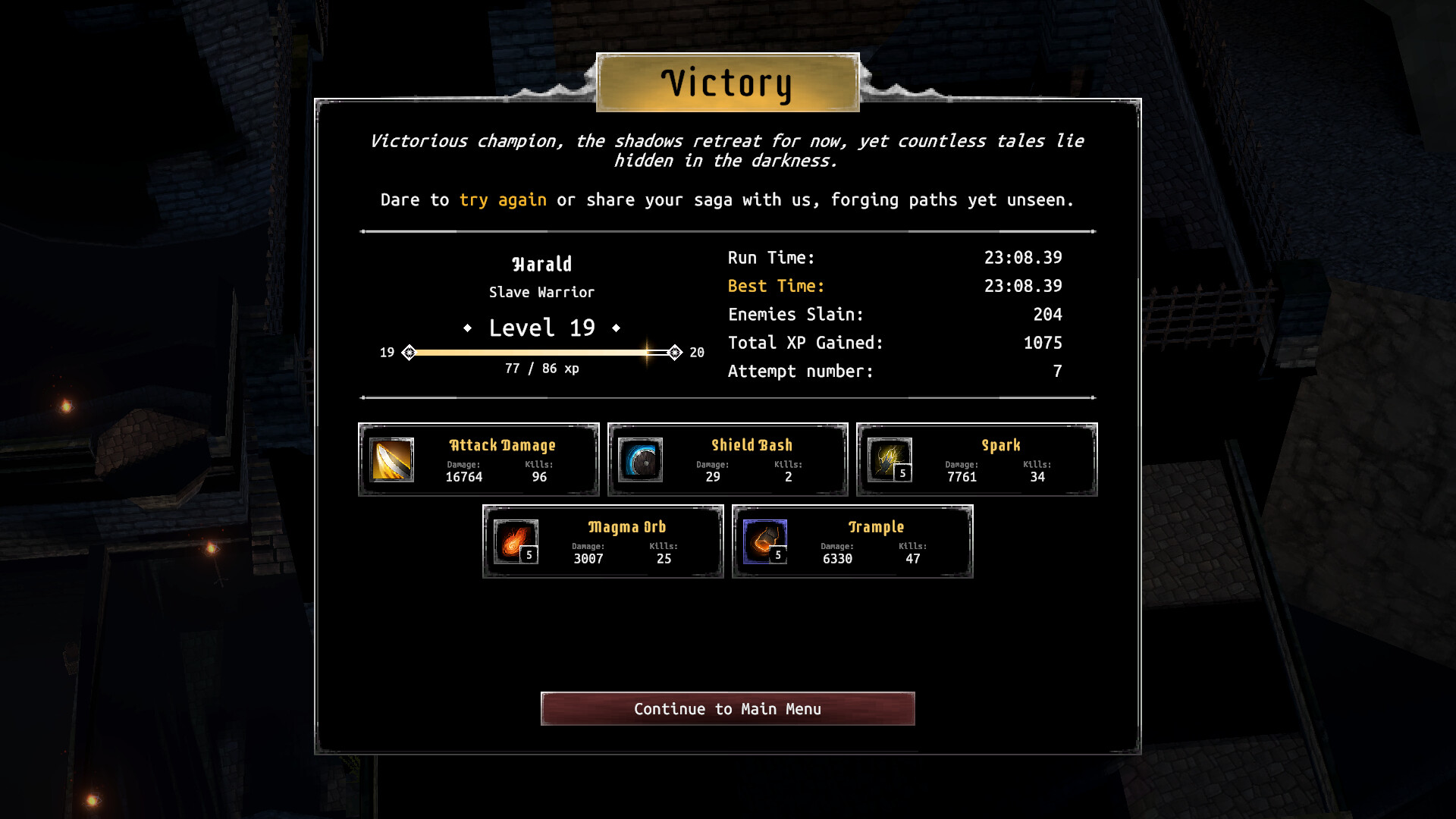
Task: Click the Run Time entry
Action: (770, 257)
